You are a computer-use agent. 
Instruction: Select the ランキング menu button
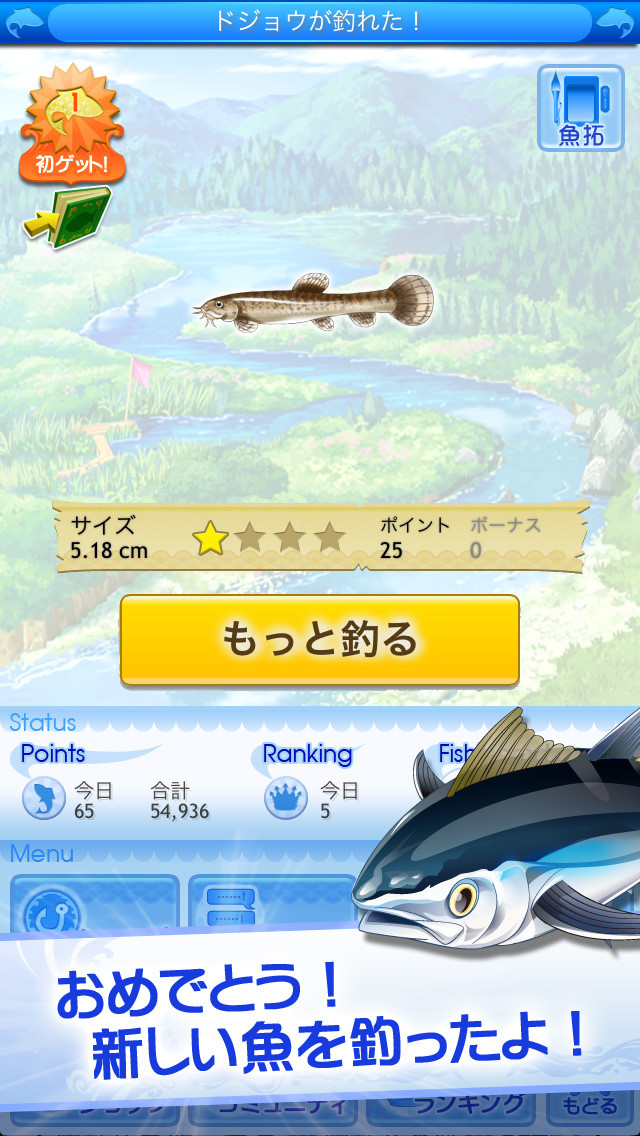pyautogui.click(x=456, y=1105)
